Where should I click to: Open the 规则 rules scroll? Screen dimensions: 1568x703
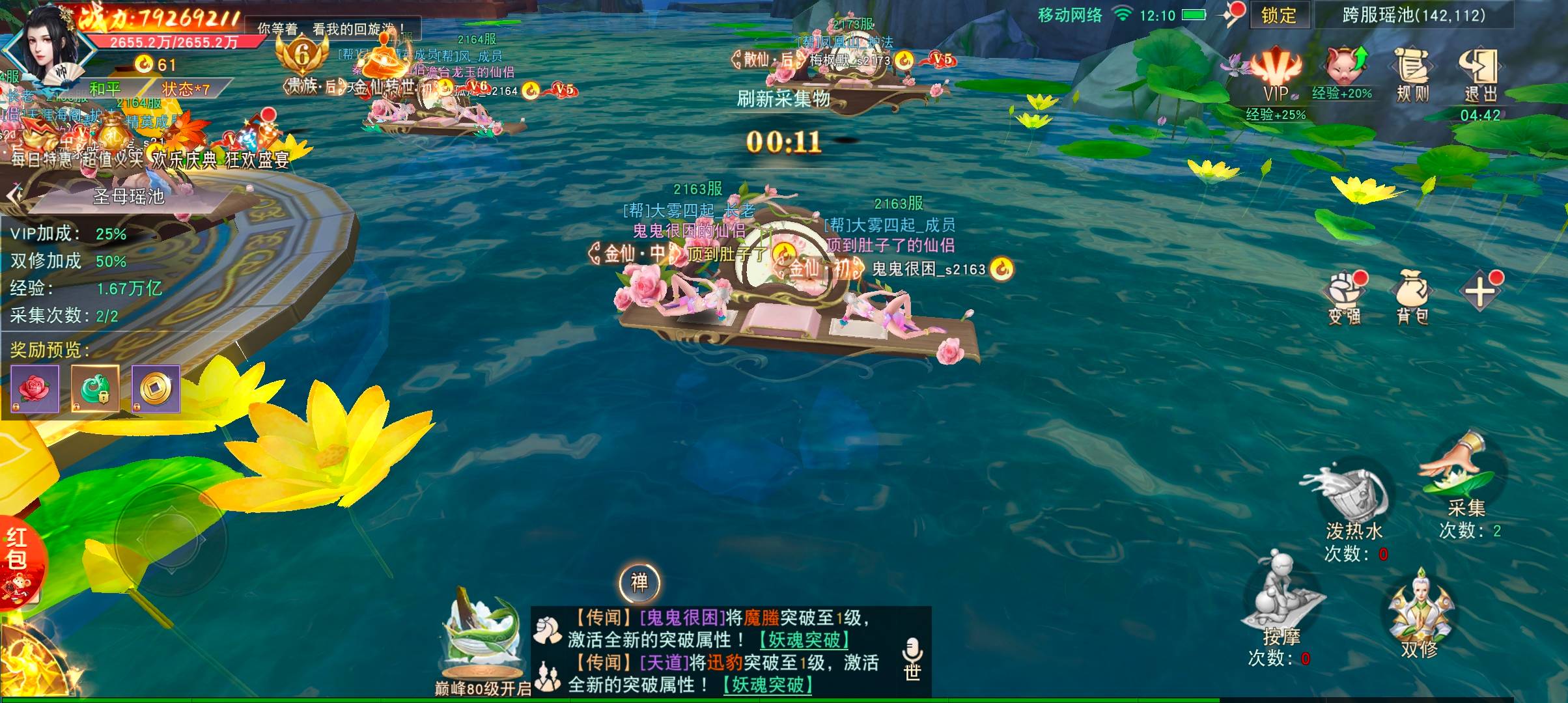(1412, 74)
